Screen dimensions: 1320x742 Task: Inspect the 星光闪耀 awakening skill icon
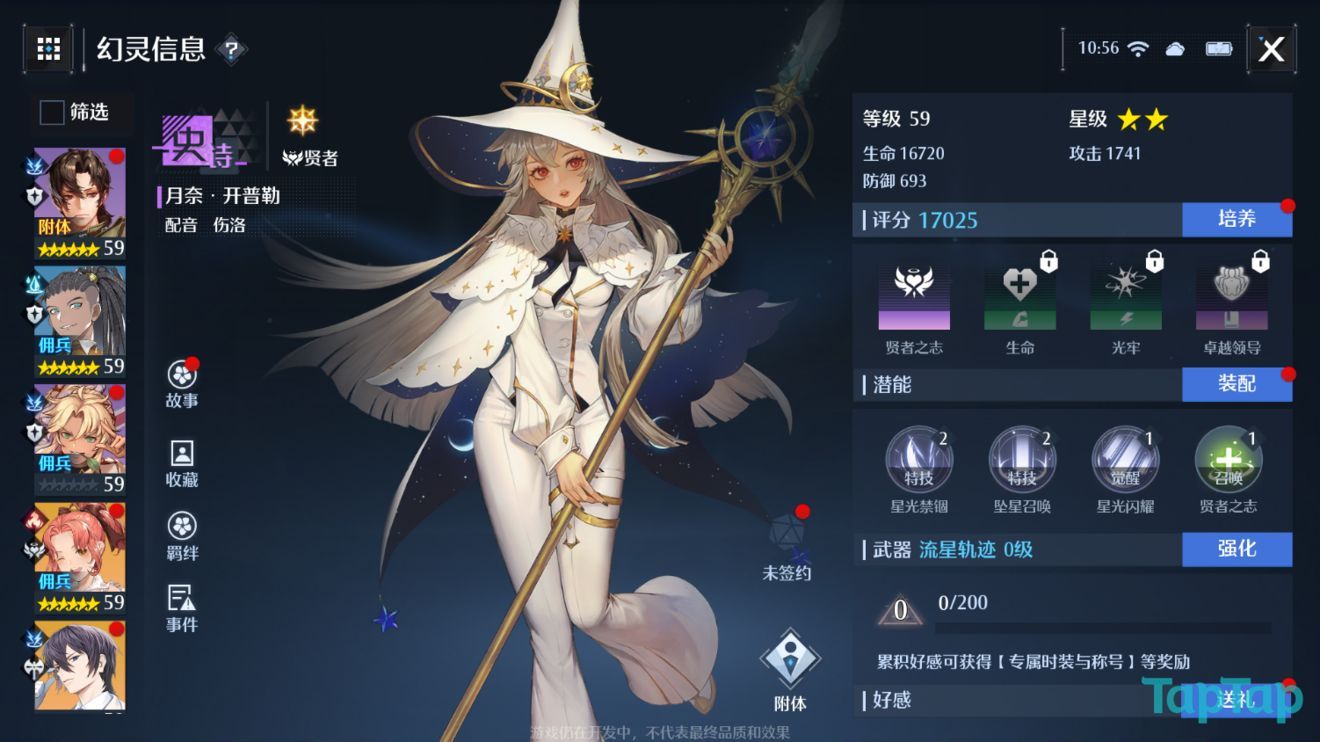[1124, 460]
